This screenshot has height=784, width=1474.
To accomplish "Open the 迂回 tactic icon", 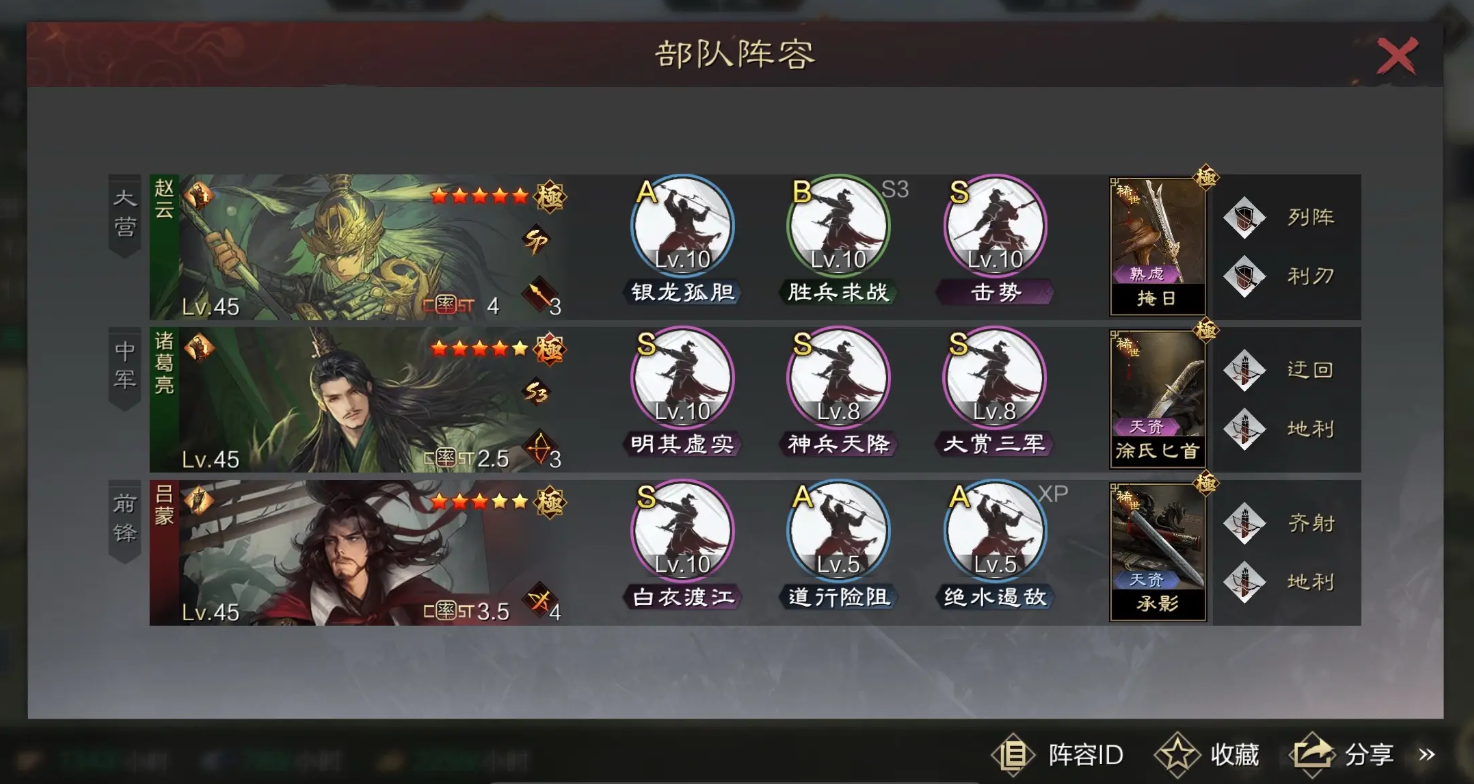I will click(x=1247, y=369).
